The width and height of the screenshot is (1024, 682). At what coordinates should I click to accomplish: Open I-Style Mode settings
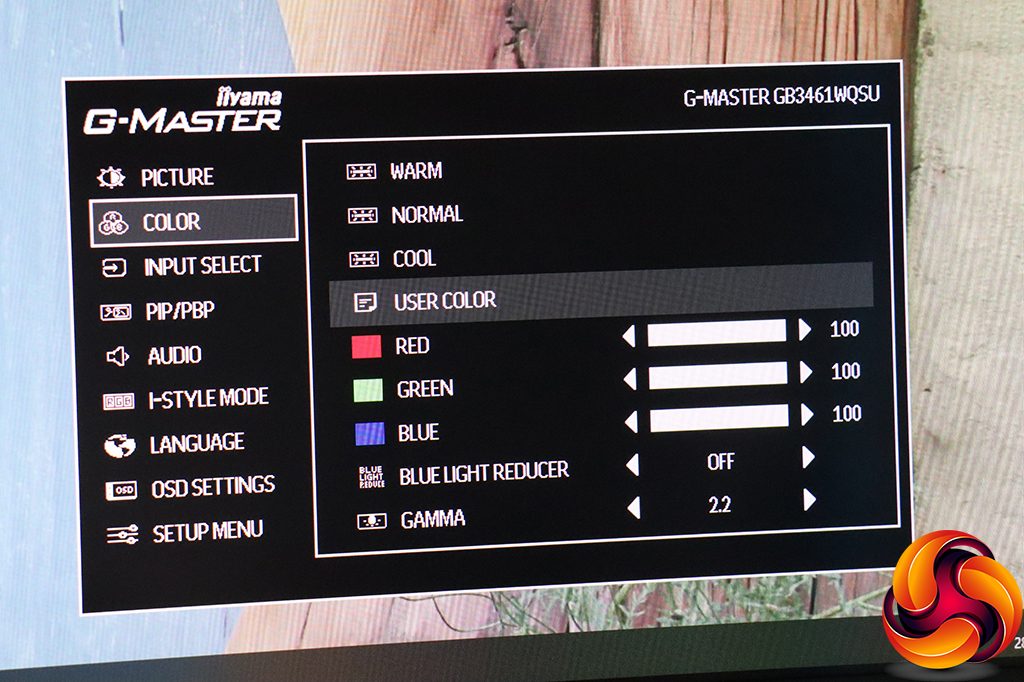coord(207,400)
